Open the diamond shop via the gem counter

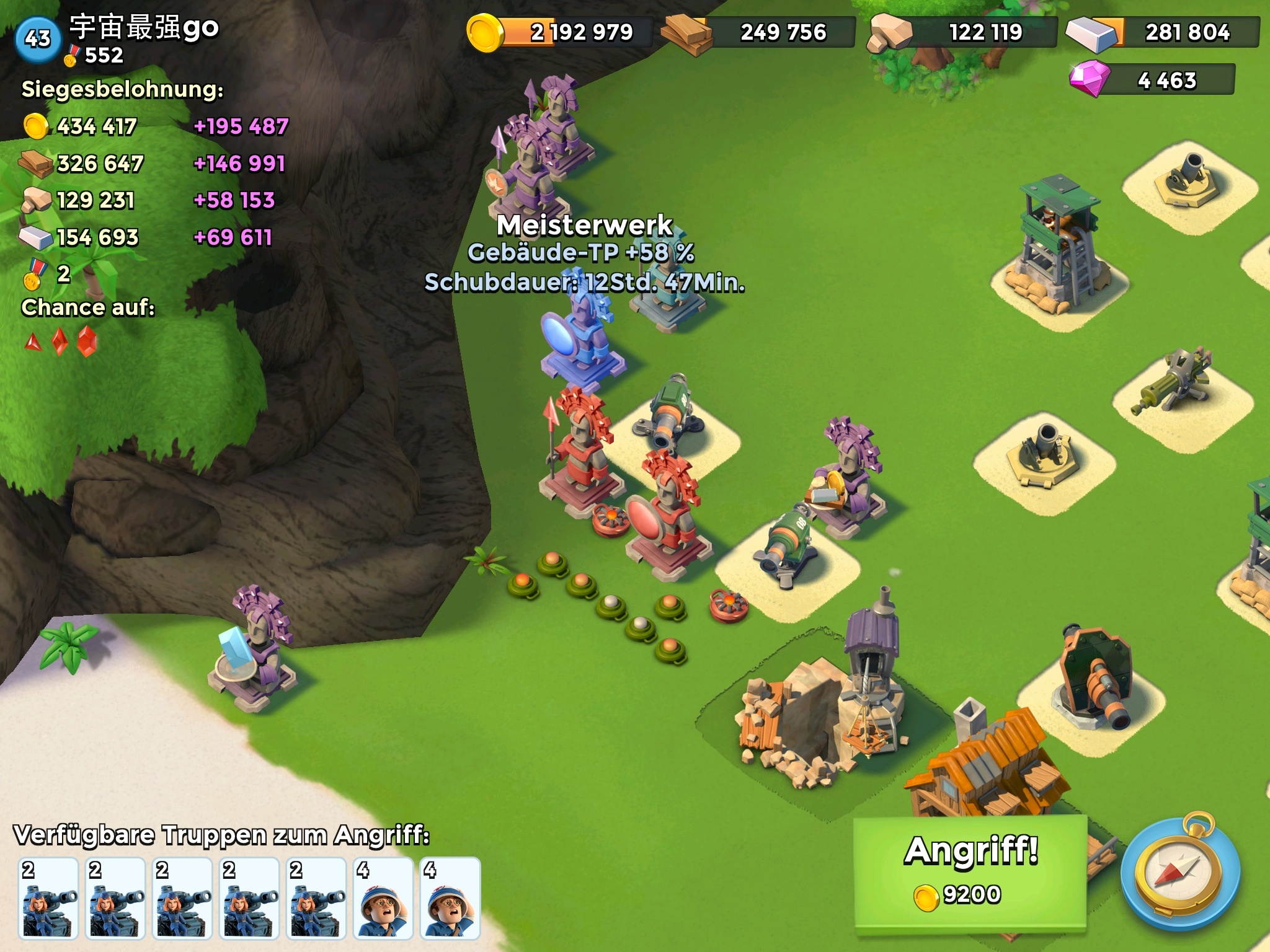click(1152, 80)
